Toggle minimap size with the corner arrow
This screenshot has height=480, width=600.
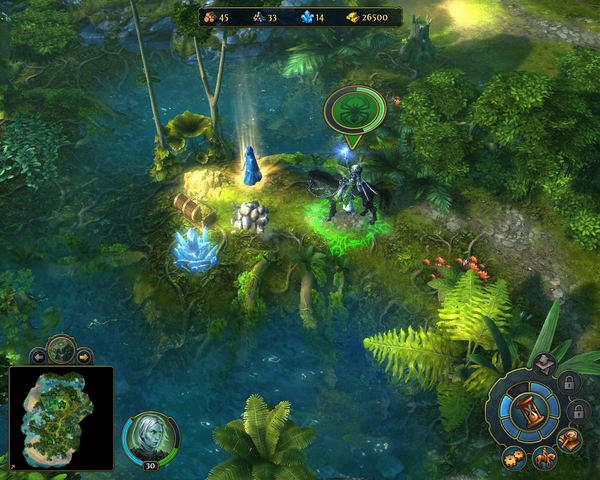pyautogui.click(x=12, y=466)
